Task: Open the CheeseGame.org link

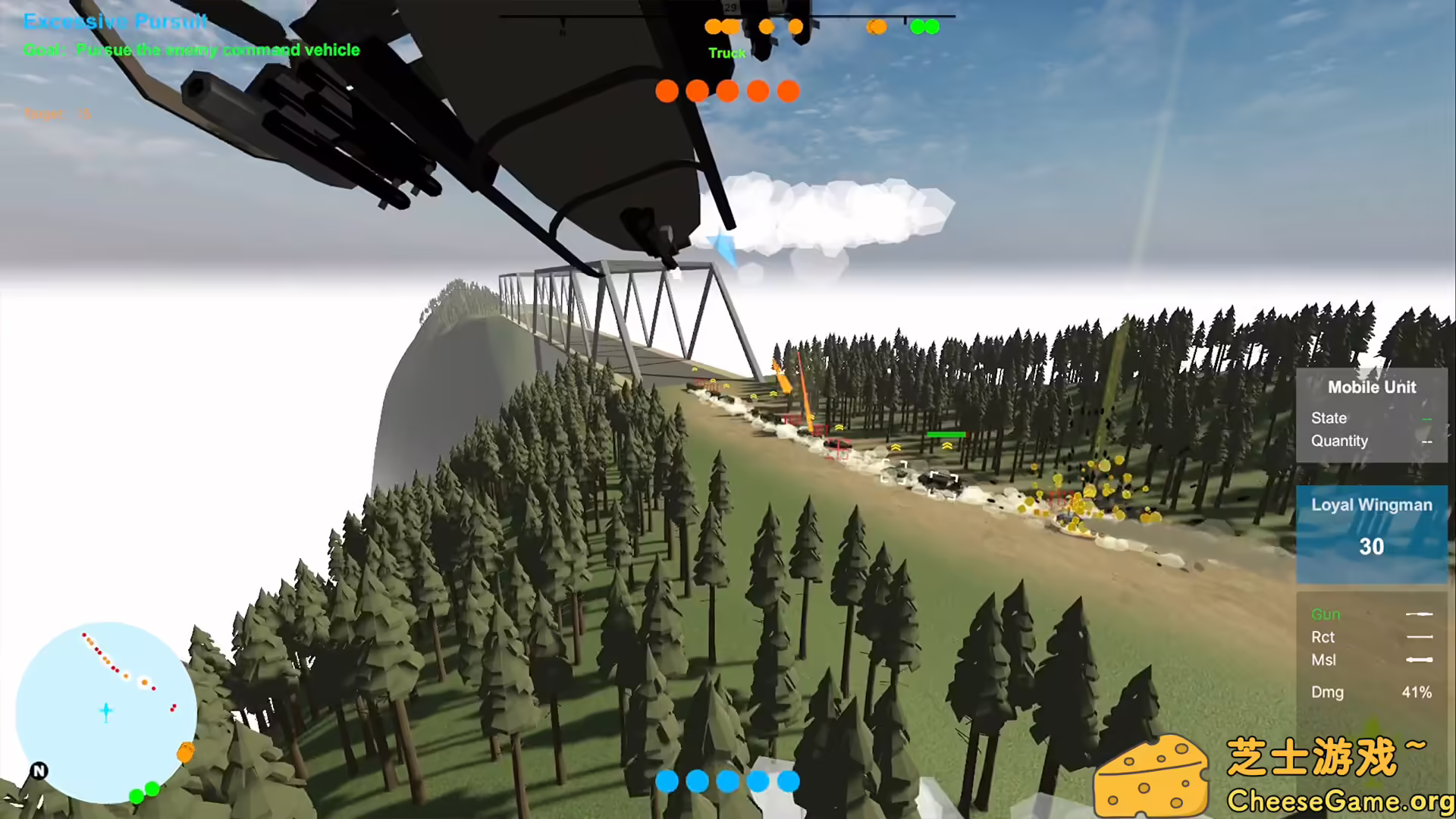Action: click(x=1336, y=800)
